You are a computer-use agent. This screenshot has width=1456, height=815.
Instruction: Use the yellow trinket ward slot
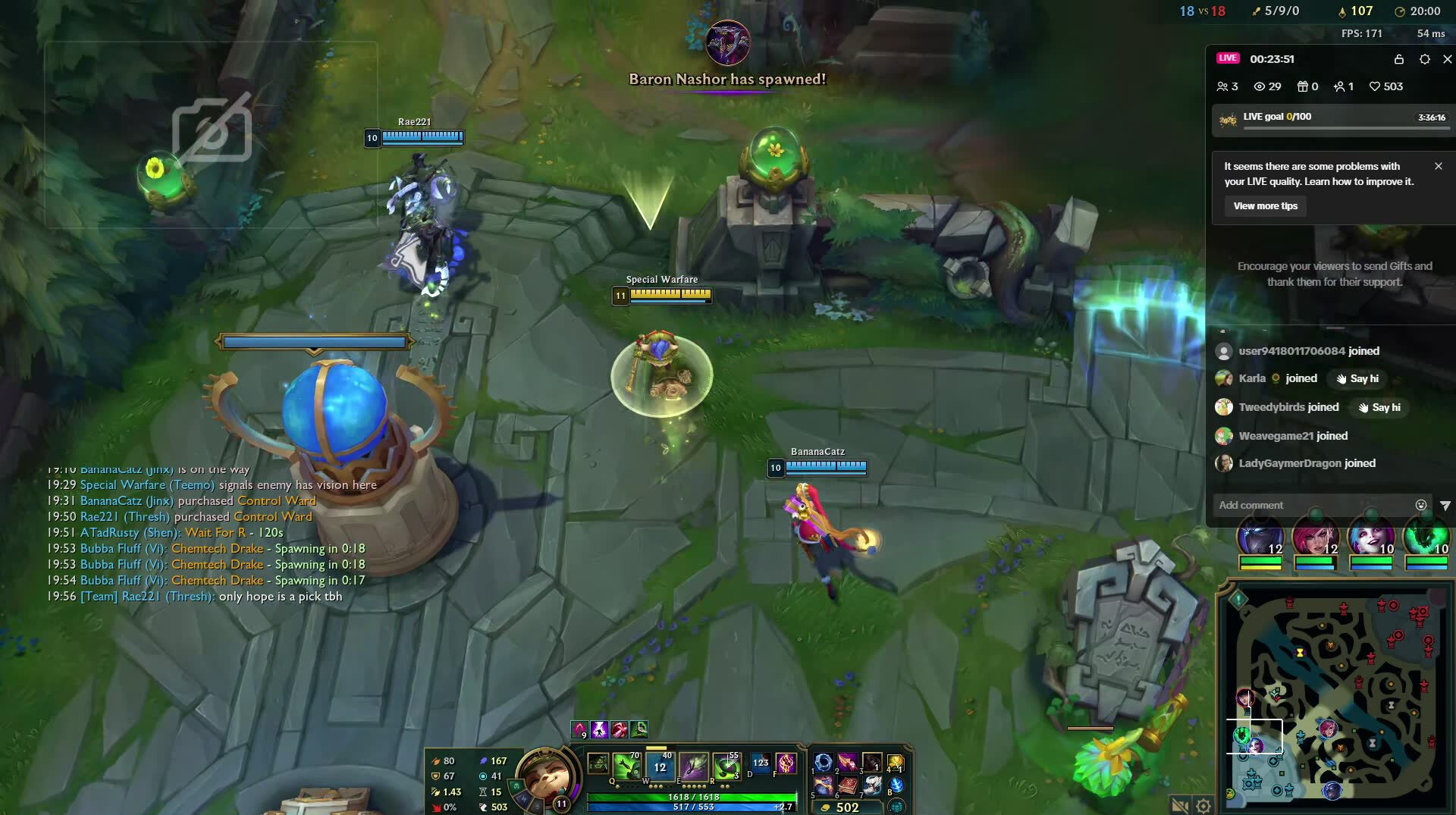point(896,762)
